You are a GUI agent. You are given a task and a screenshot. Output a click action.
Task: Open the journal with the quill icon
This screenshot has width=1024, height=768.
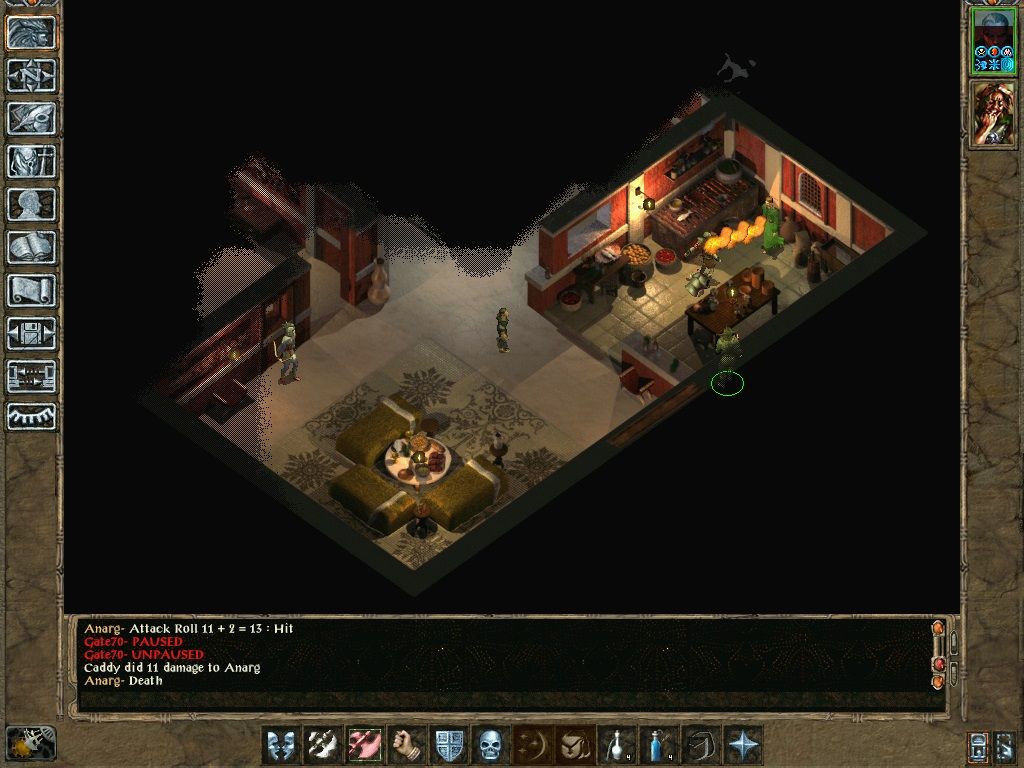point(31,118)
